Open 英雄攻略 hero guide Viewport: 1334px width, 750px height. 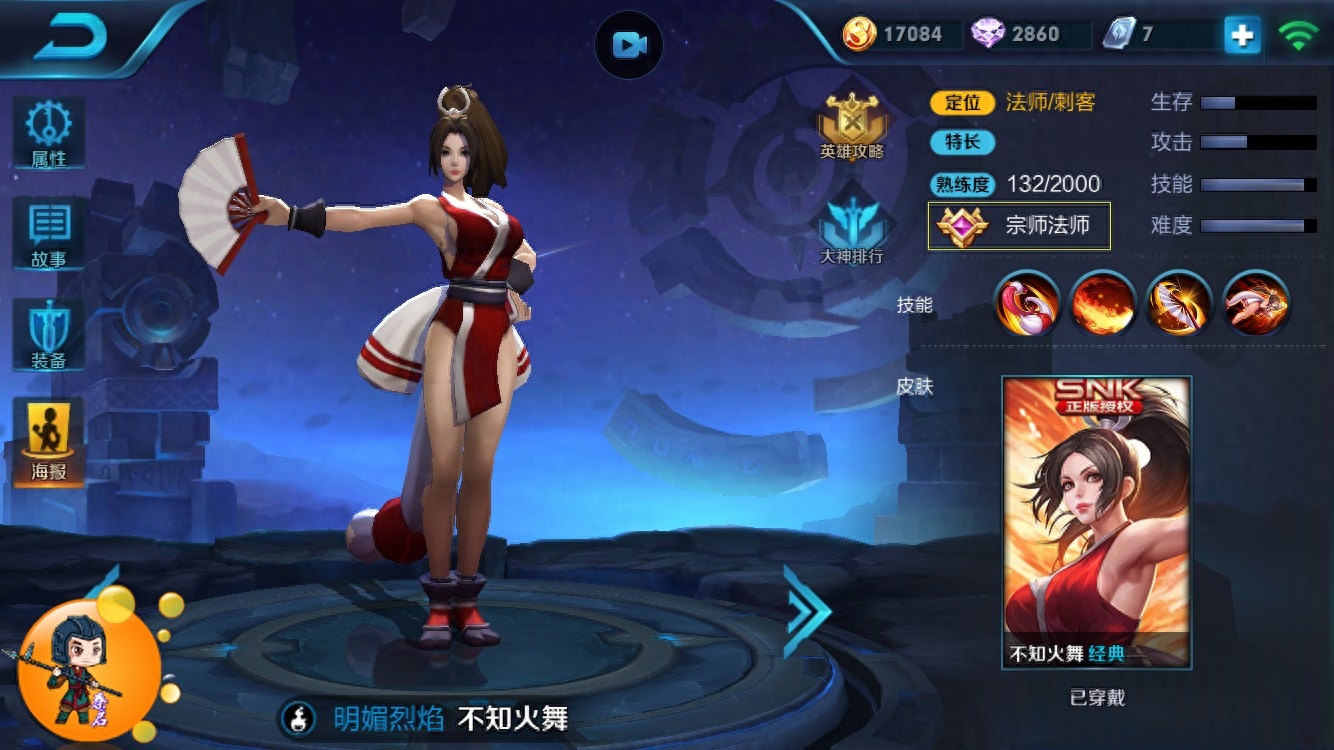(852, 127)
